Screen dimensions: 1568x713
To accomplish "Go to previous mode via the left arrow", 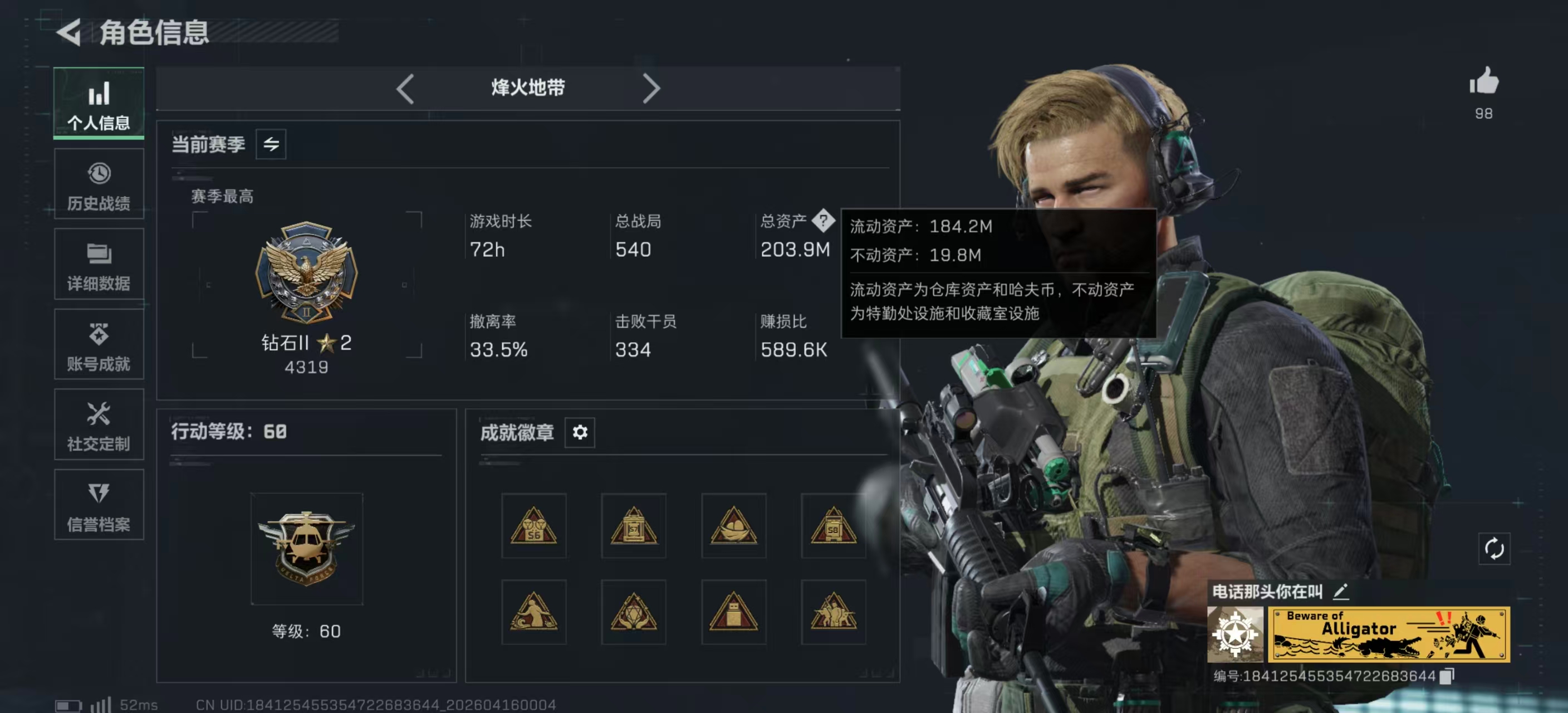I will click(405, 88).
